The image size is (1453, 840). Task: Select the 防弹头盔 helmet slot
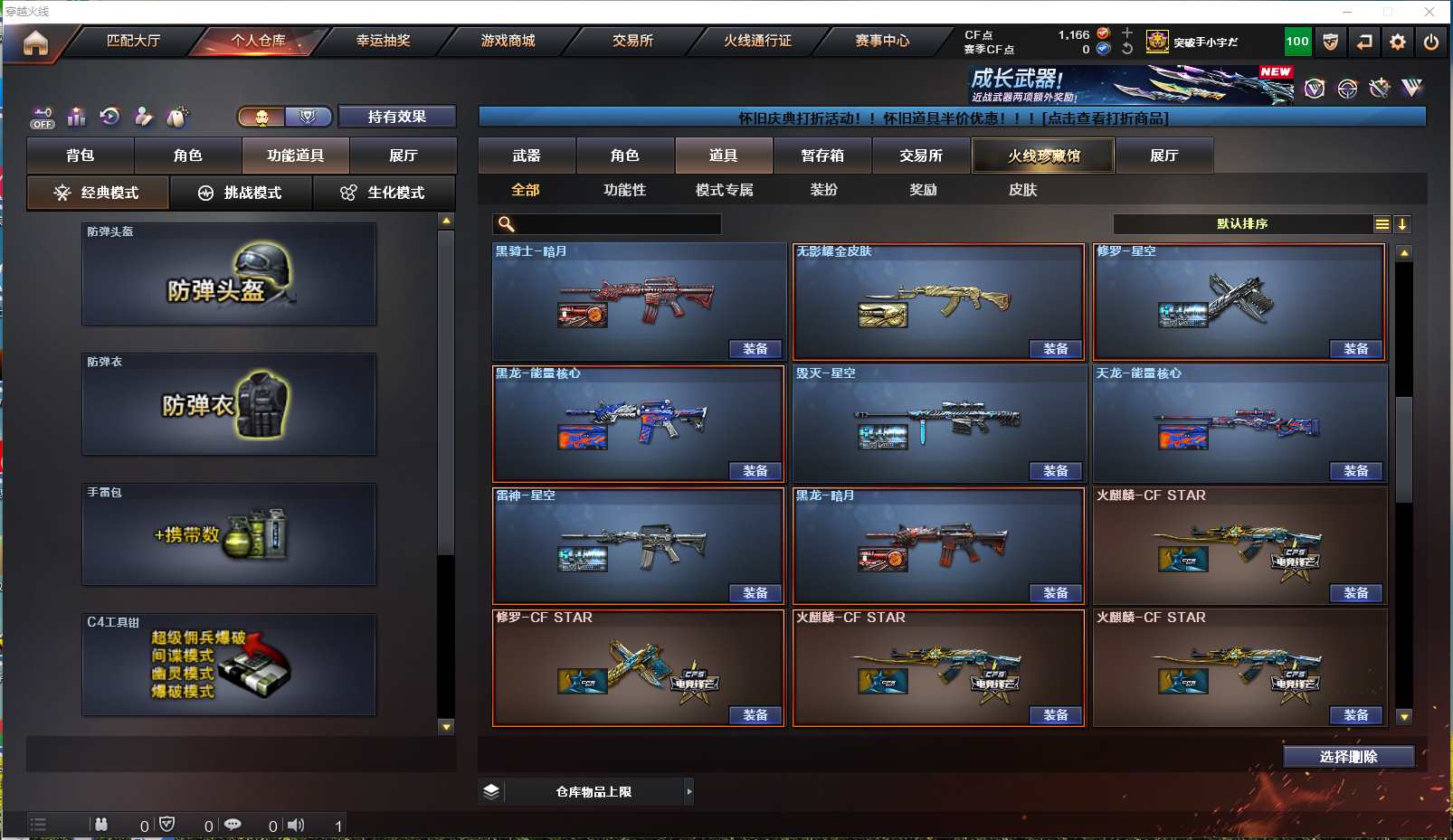pos(229,274)
